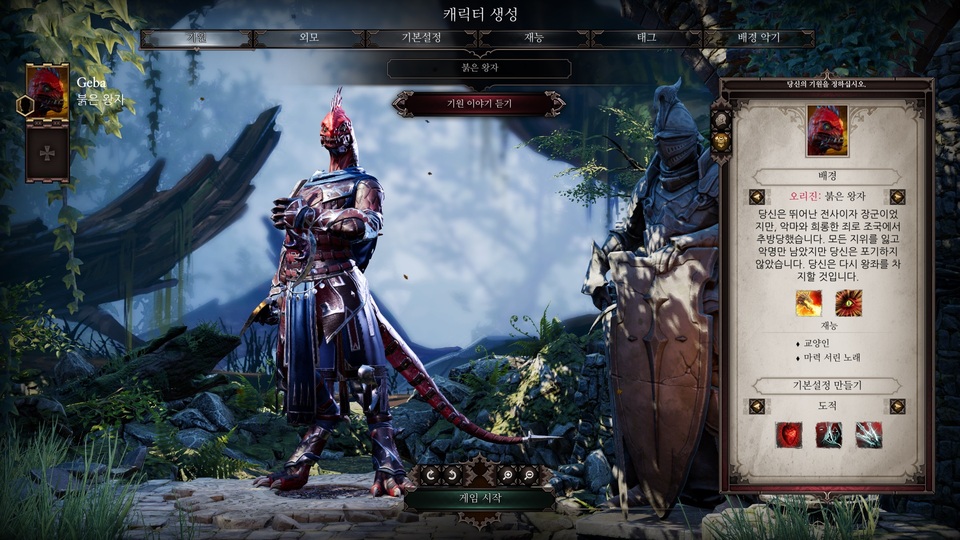The width and height of the screenshot is (960, 540).
Task: Switch to the 외모 (Appearance) tab
Action: point(309,39)
